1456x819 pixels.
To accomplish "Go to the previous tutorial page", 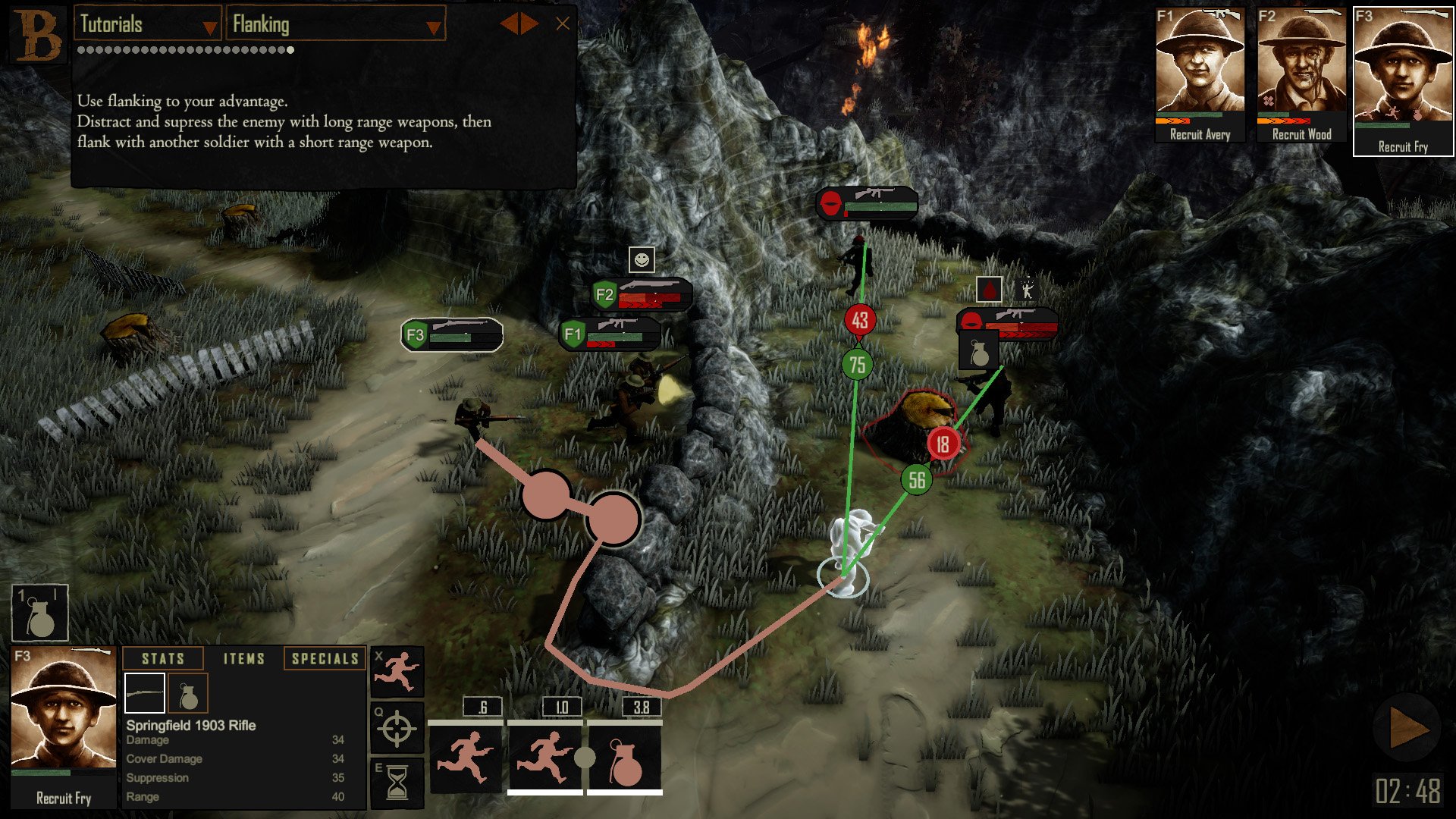I will pyautogui.click(x=508, y=24).
